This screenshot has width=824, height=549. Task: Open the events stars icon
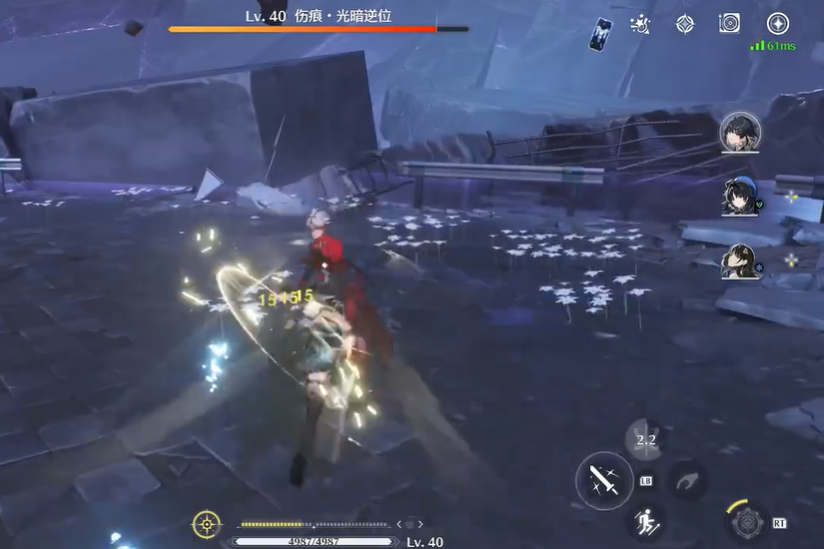click(x=642, y=24)
